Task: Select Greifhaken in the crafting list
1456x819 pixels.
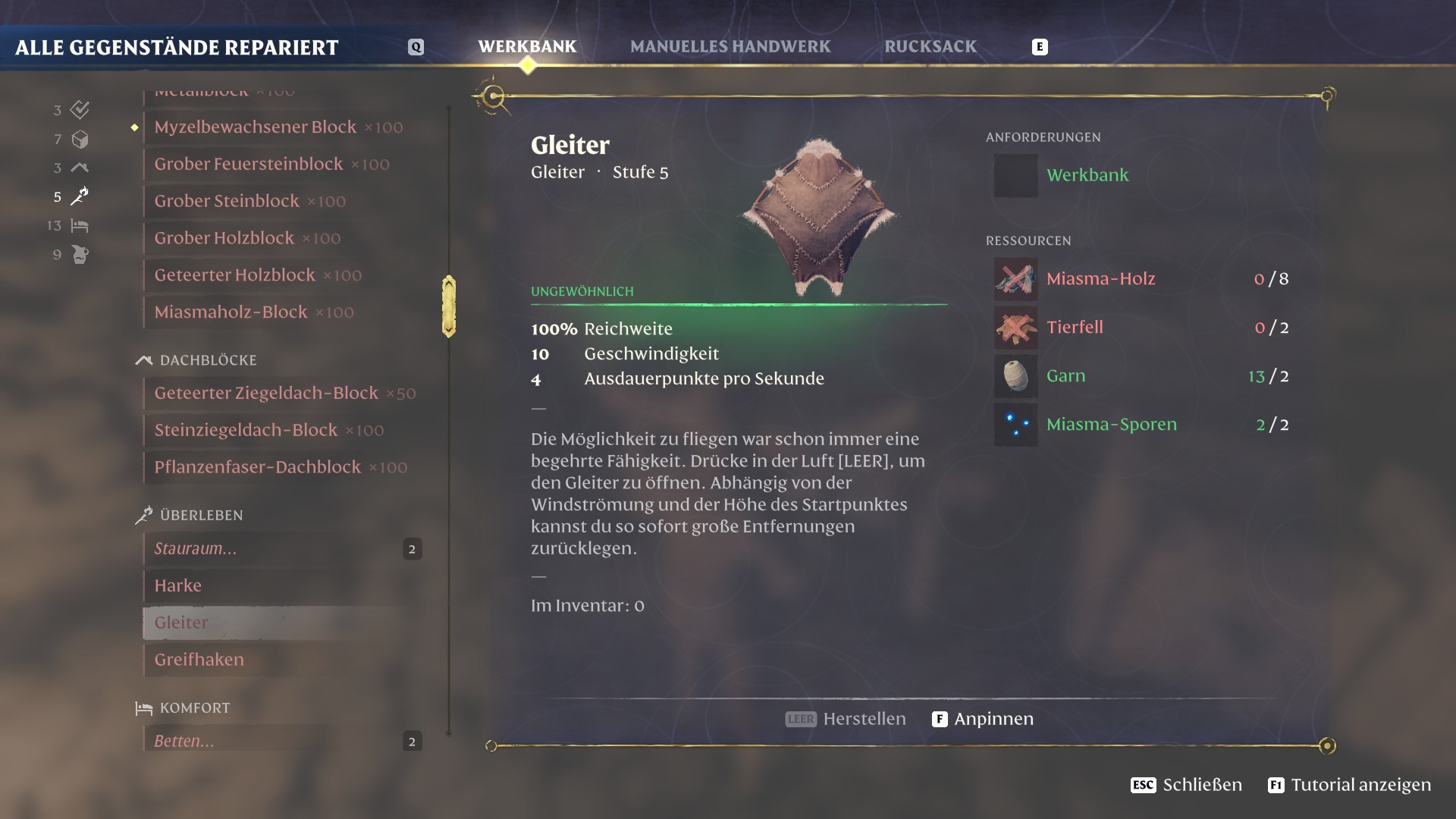Action: click(199, 660)
